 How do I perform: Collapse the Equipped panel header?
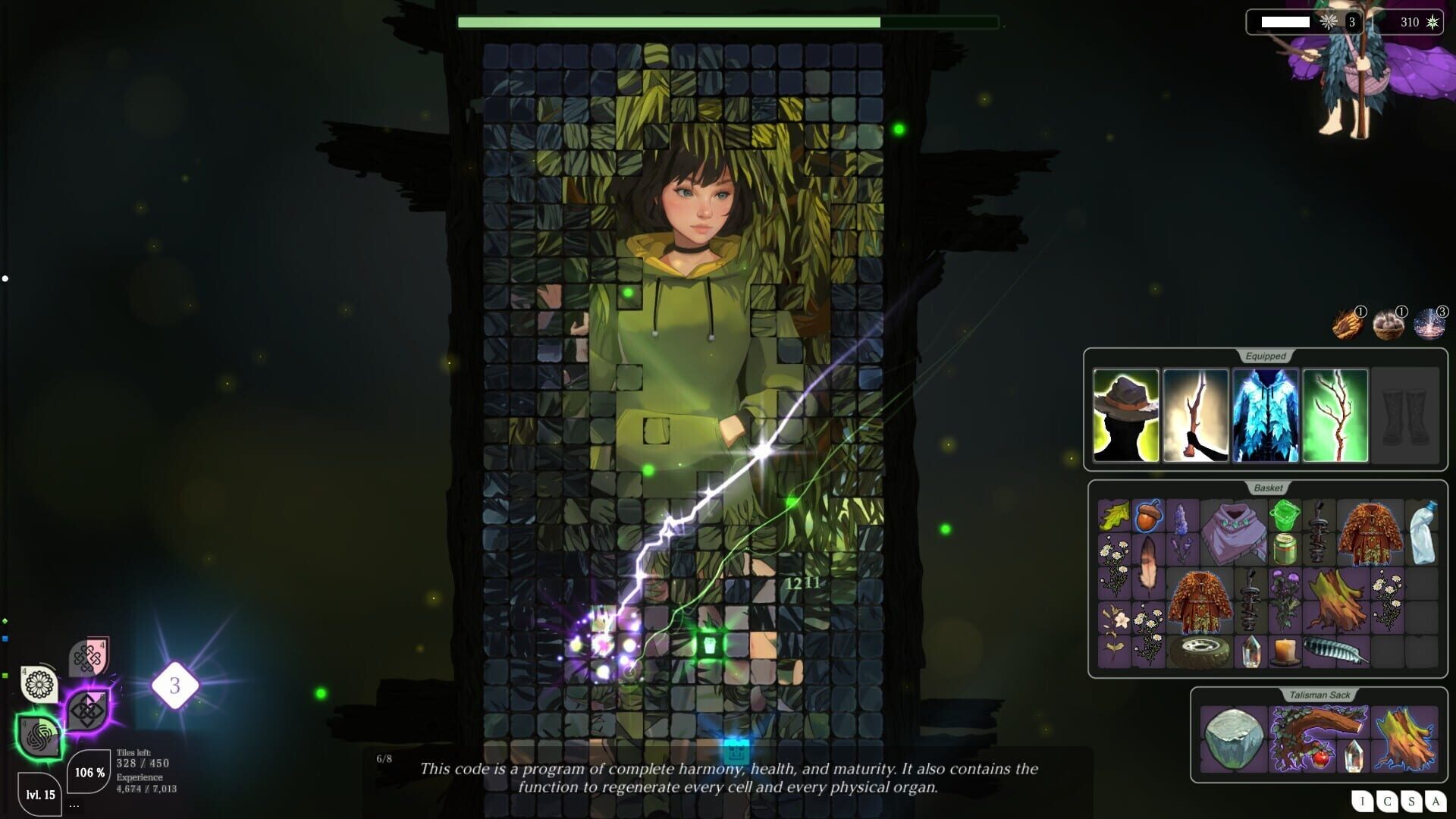coord(1265,354)
